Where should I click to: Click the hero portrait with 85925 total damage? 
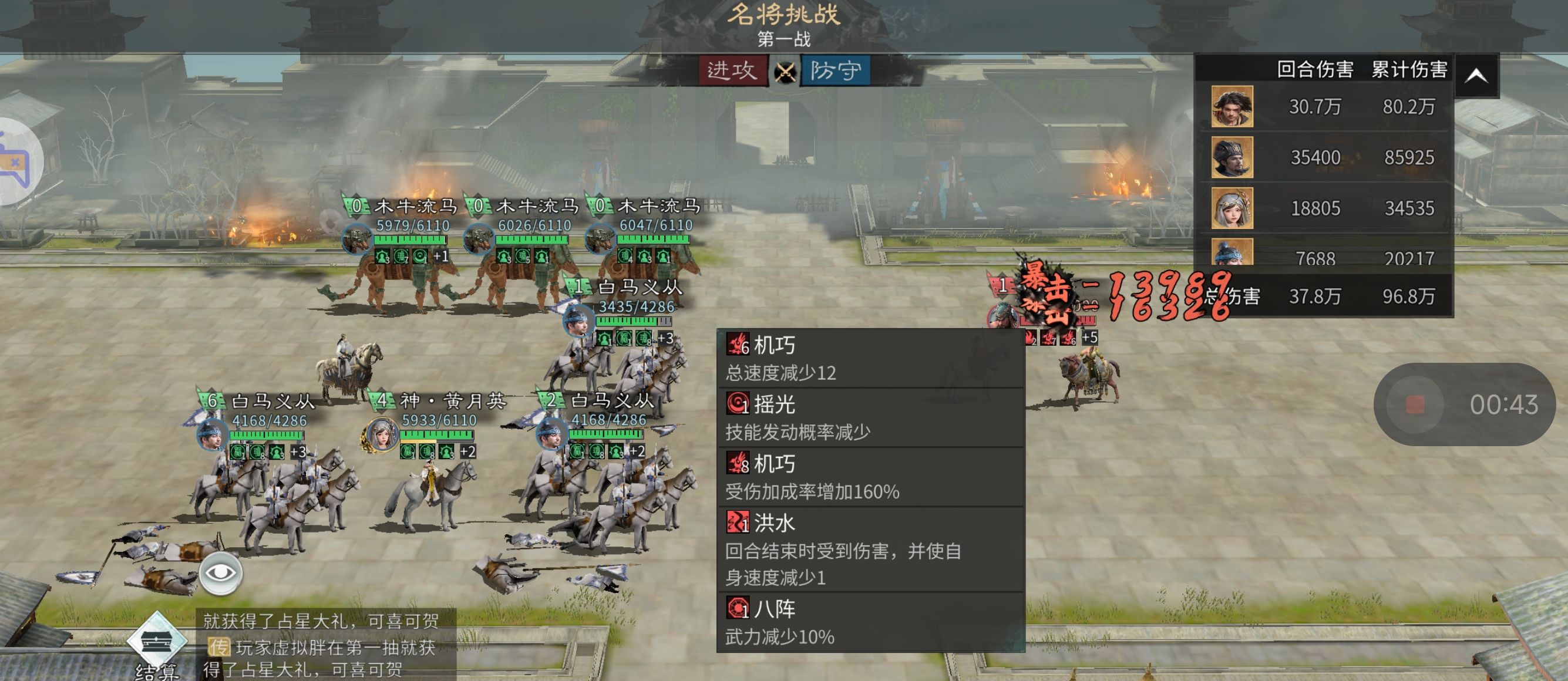pyautogui.click(x=1231, y=157)
